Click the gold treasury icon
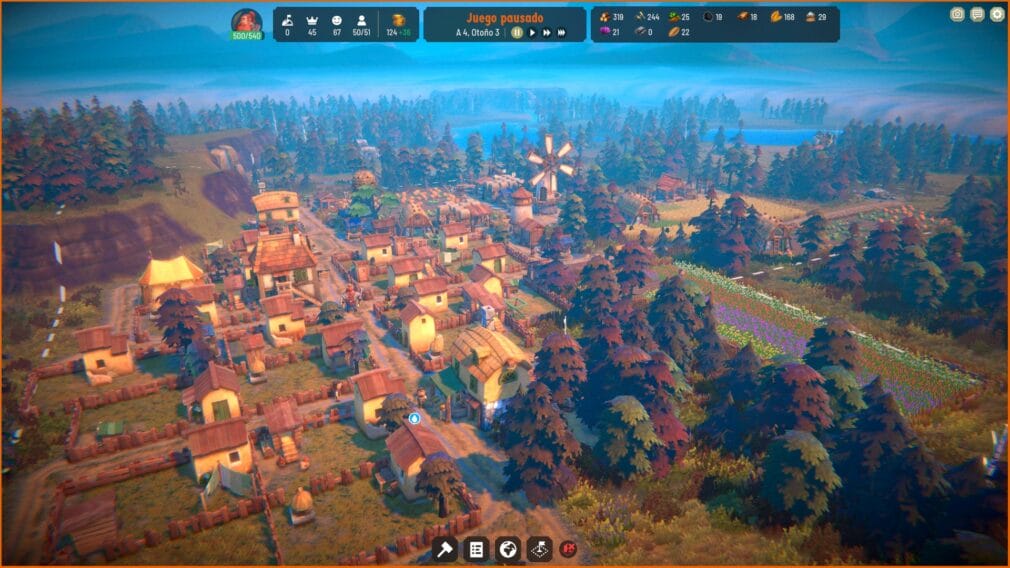The image size is (1010, 568). pyautogui.click(x=398, y=19)
